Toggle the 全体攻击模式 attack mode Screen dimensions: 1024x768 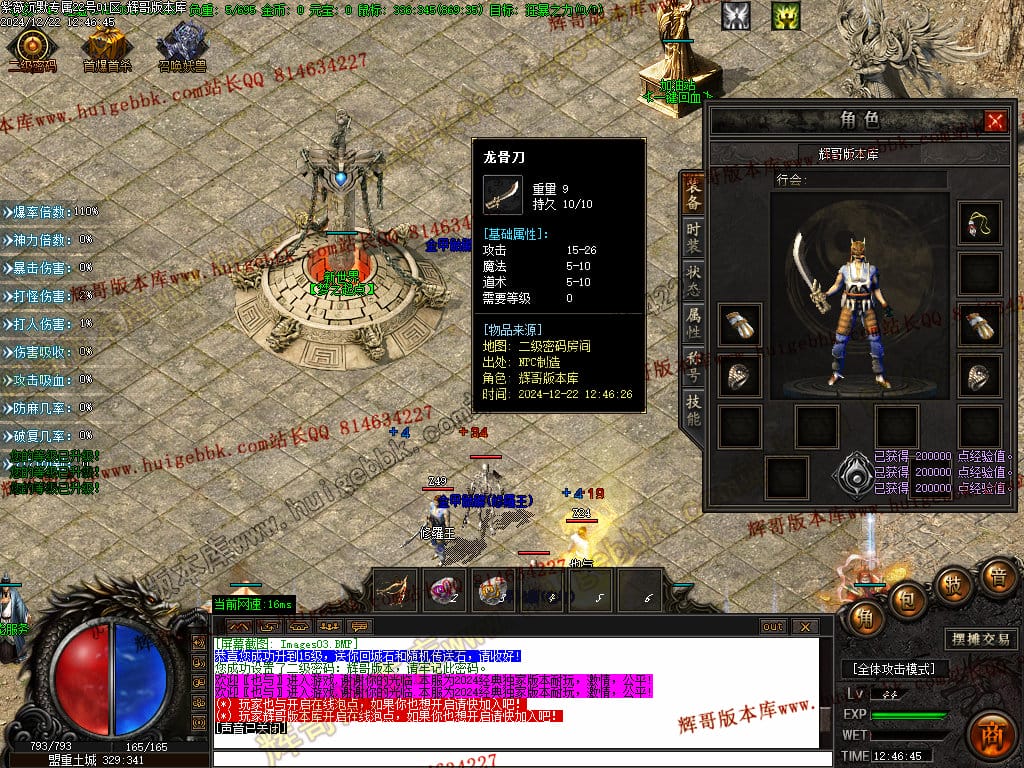pyautogui.click(x=893, y=668)
